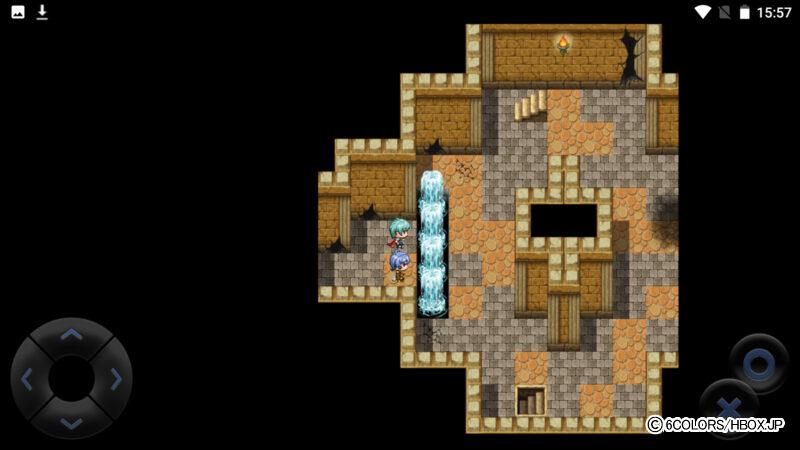Viewport: 800px width, 450px height.
Task: Tap the X cancel button
Action: tap(729, 408)
